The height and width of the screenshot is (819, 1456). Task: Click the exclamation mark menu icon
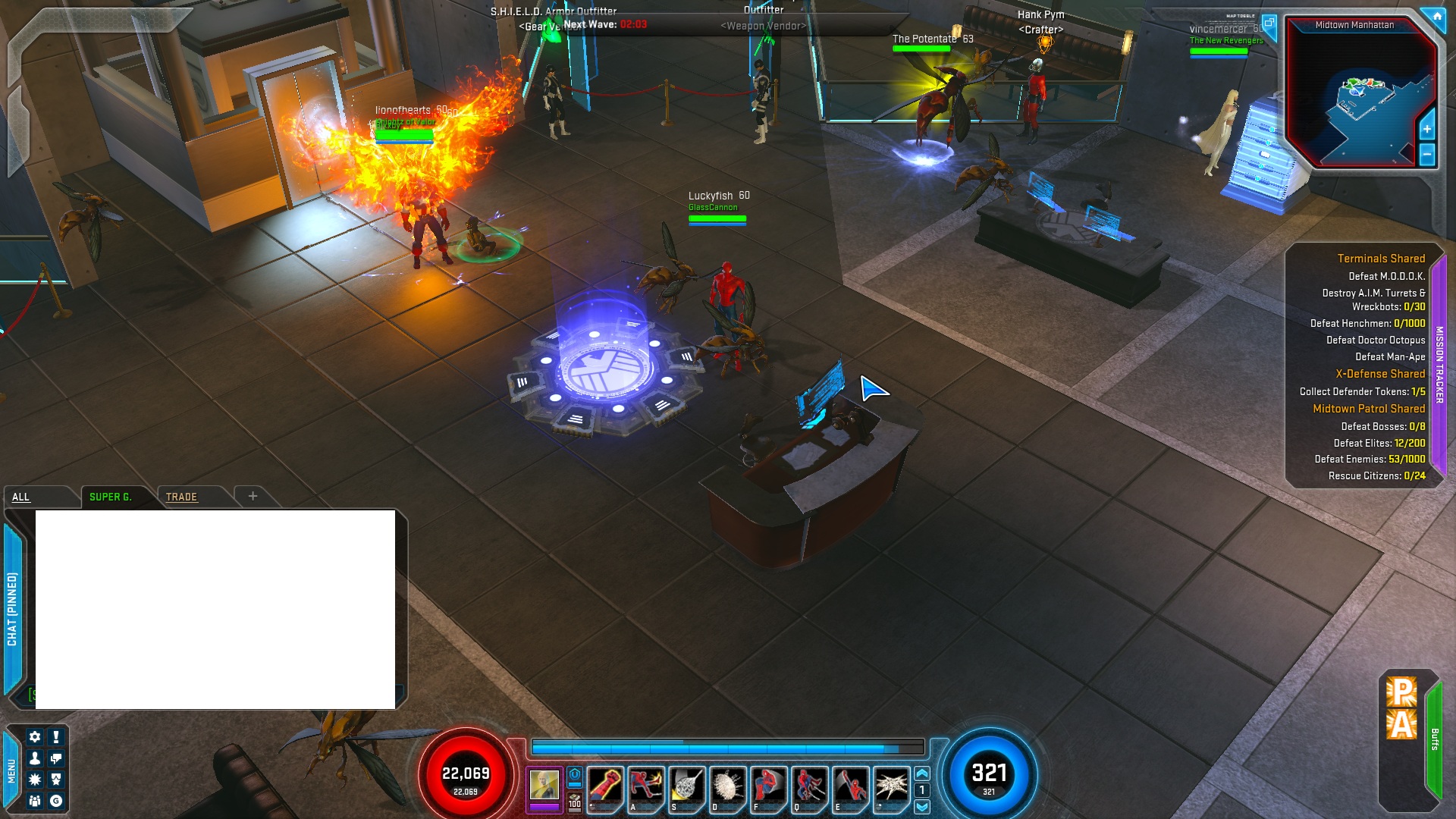[56, 736]
